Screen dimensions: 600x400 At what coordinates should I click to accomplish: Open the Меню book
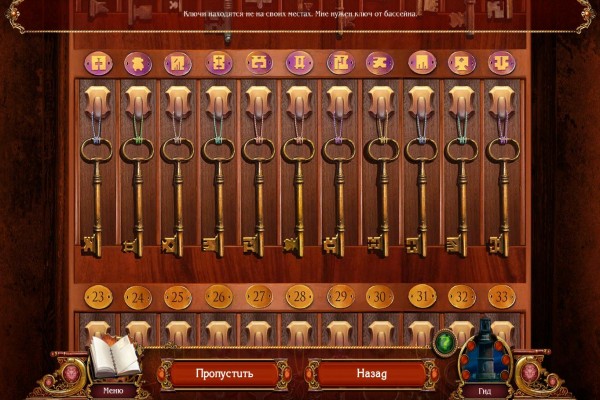tap(112, 360)
